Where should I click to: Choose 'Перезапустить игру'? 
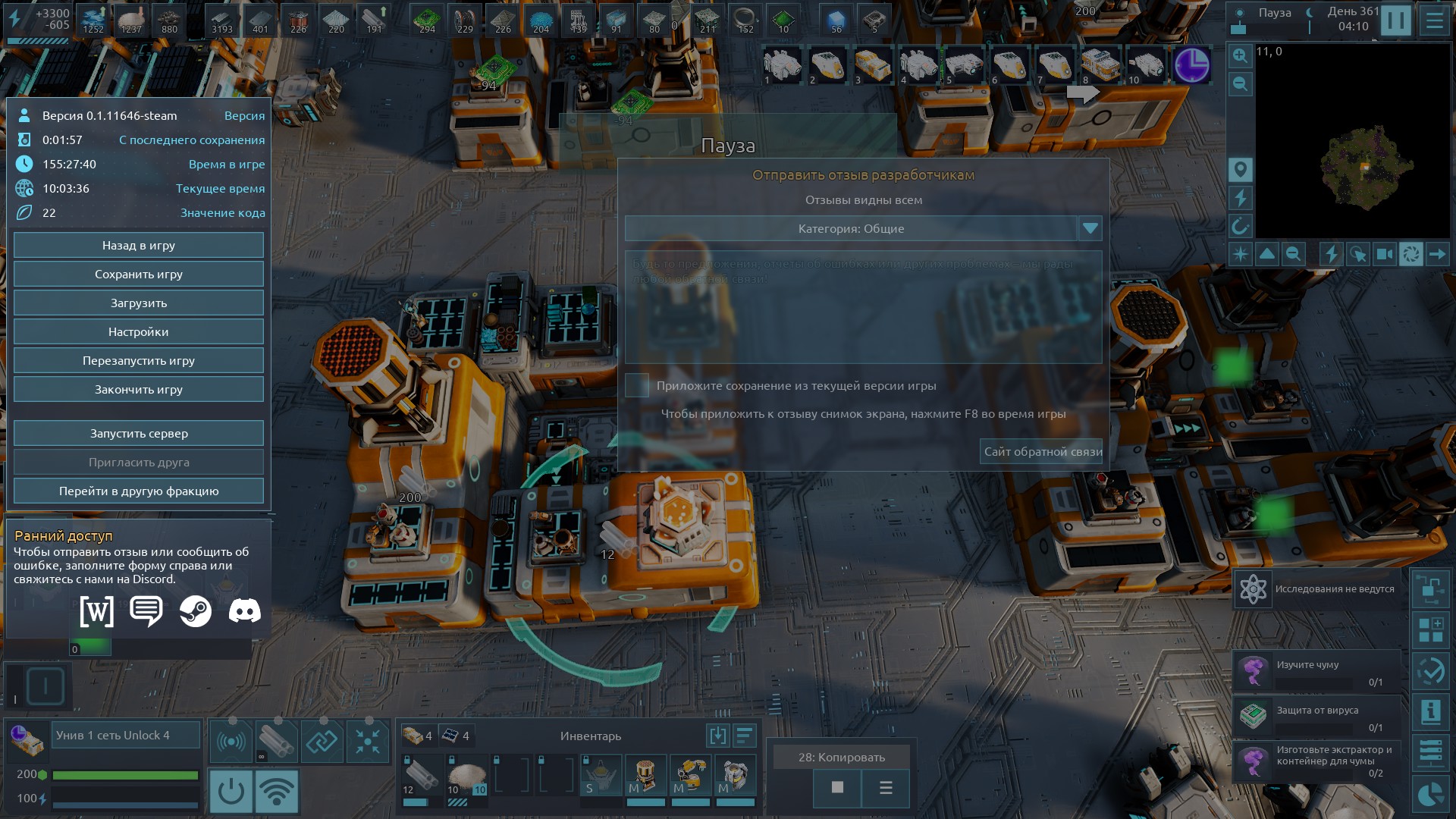point(139,361)
